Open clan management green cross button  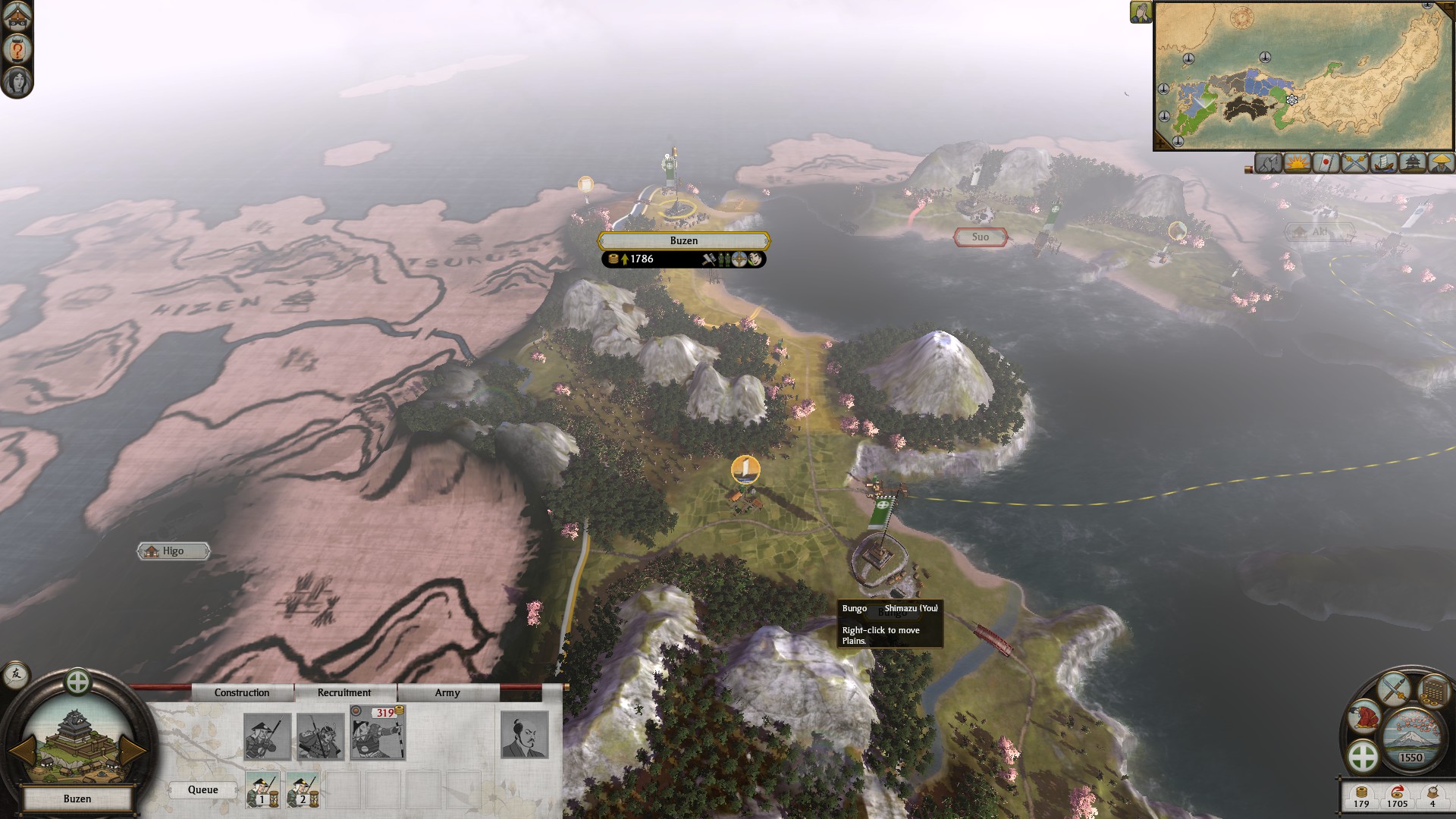pyautogui.click(x=1363, y=756)
